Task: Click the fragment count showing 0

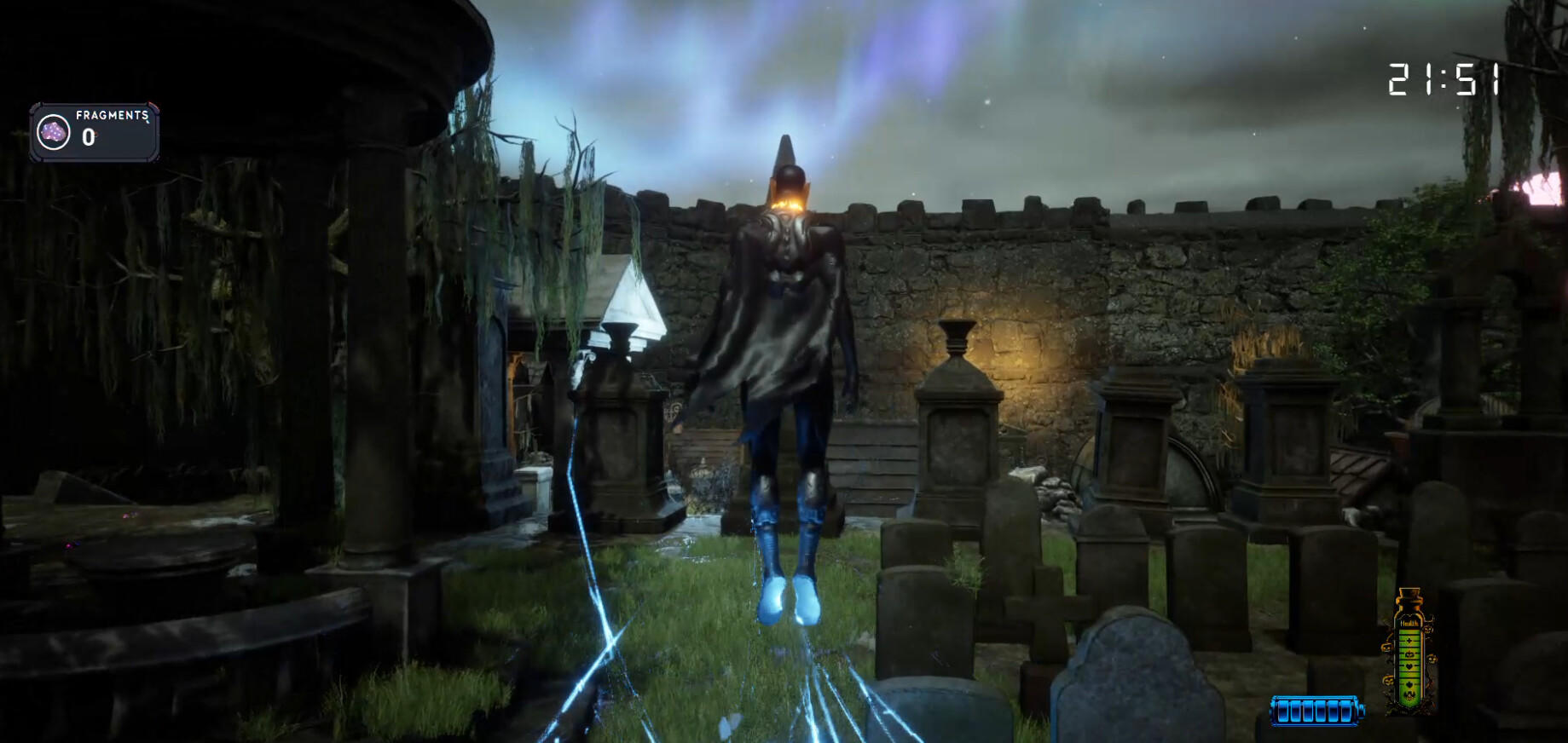Action: coord(88,136)
